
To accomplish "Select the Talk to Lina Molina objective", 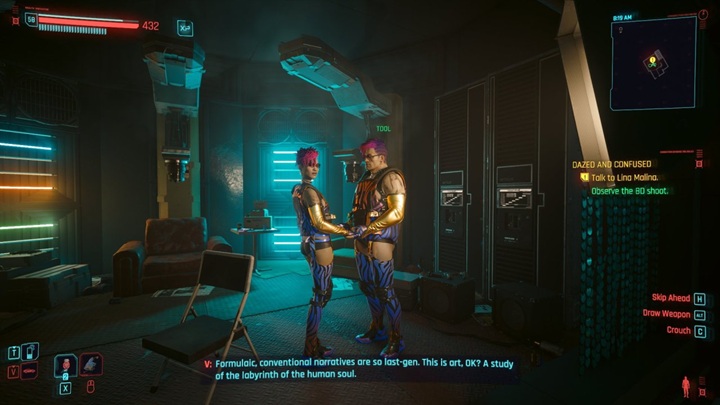I will click(623, 177).
